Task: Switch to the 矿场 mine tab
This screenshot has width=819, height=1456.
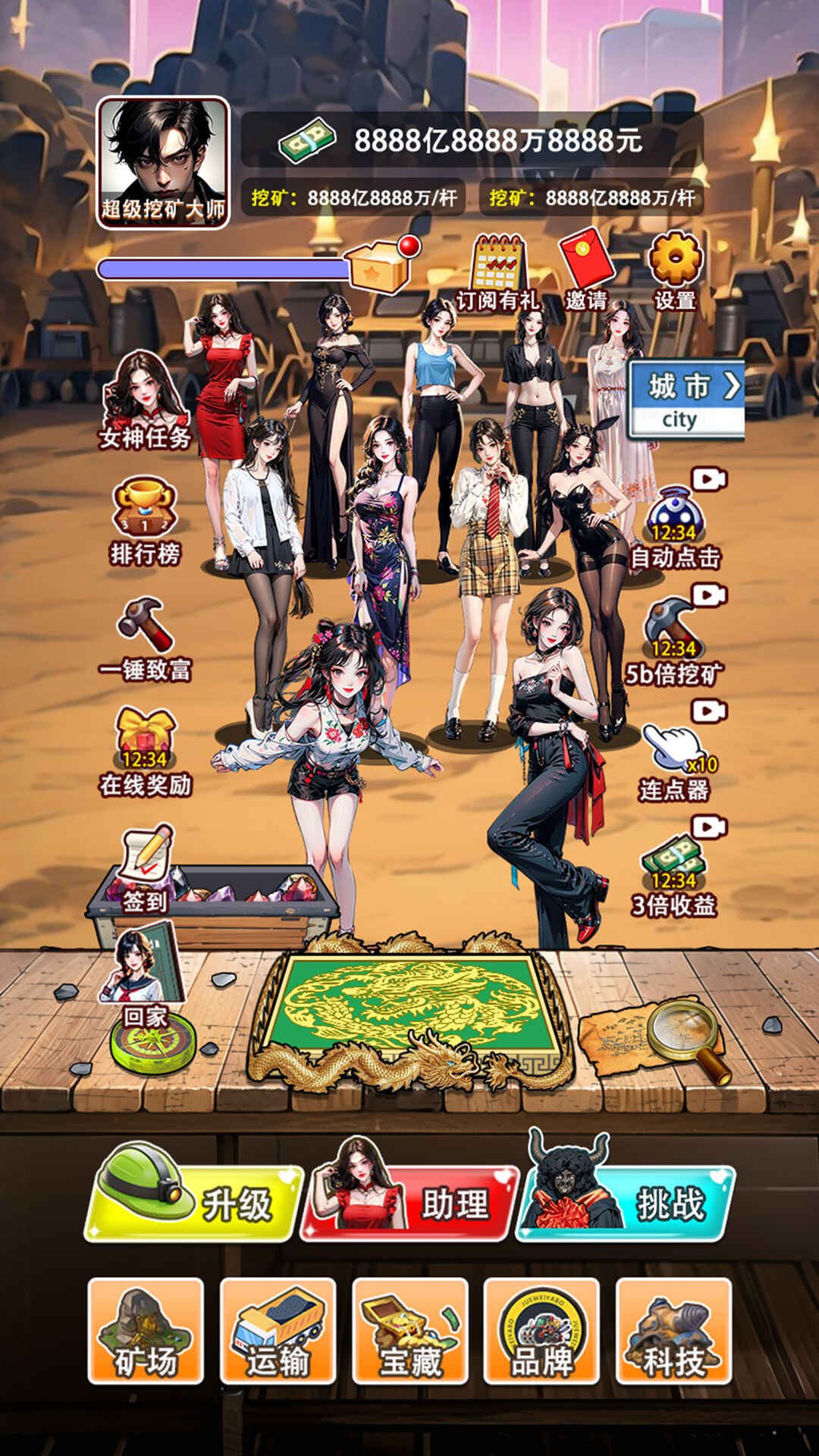Action: click(x=146, y=1332)
